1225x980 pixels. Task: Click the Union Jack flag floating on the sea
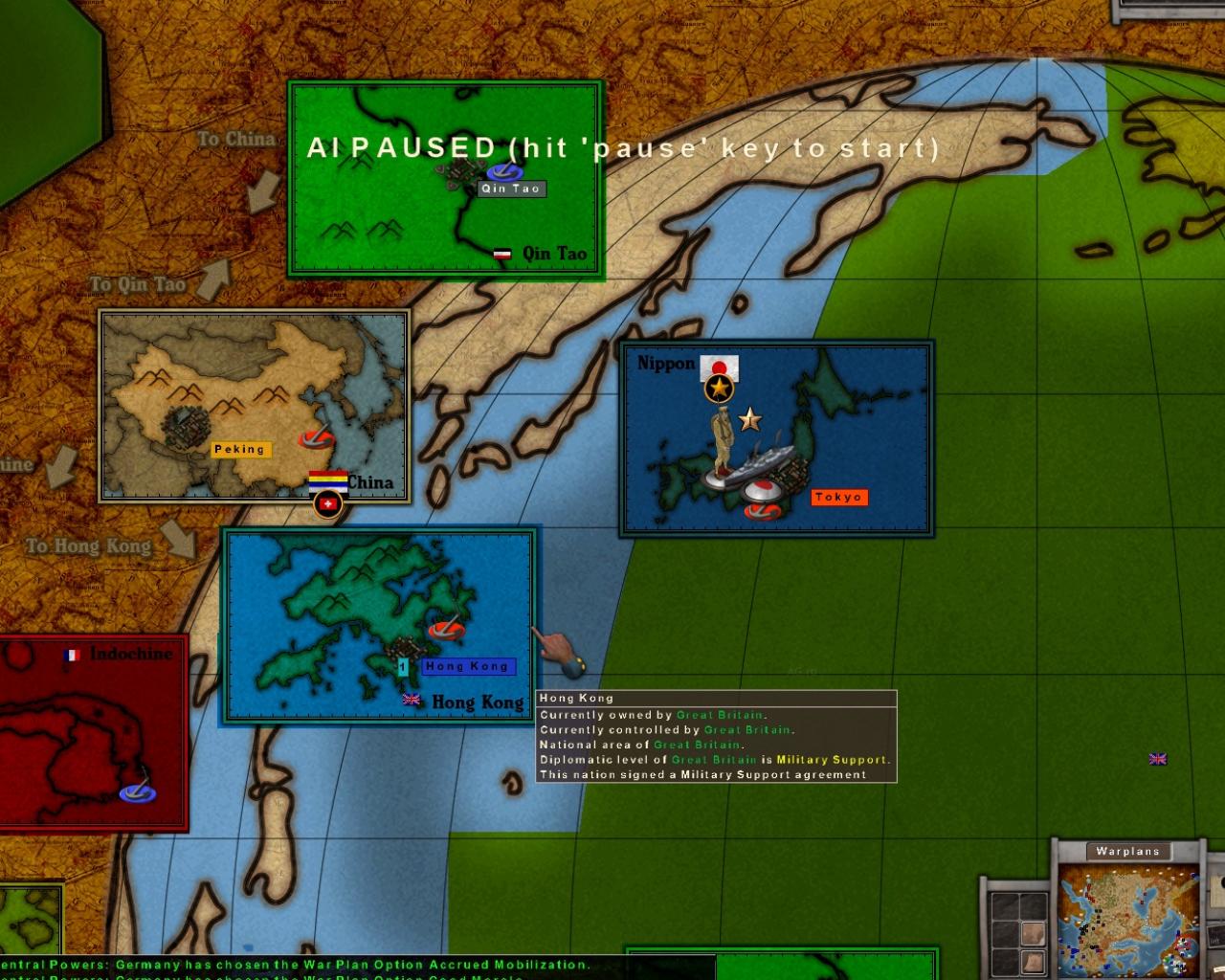1157,759
